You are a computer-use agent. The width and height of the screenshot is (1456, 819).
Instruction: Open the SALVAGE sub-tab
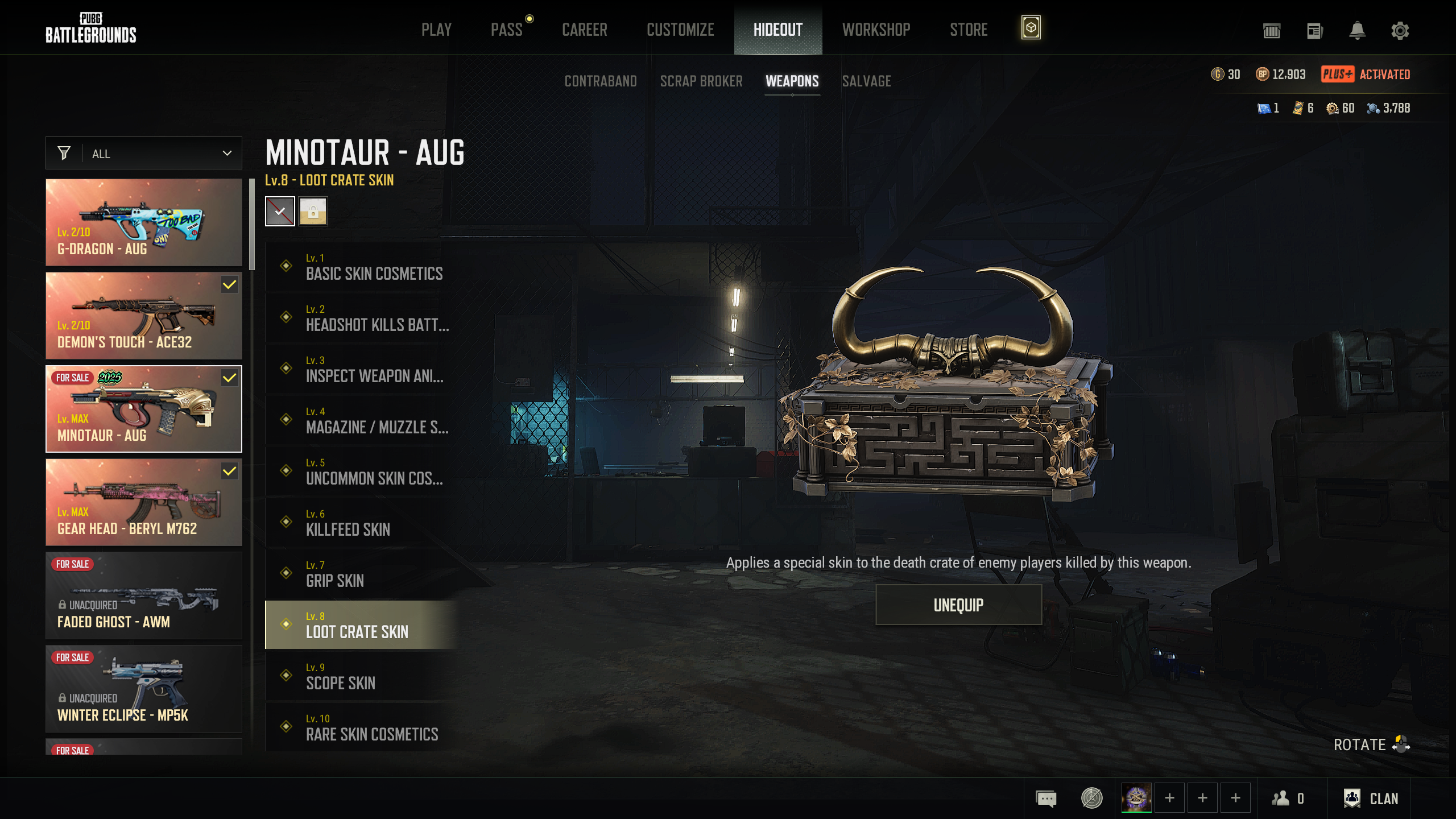point(866,81)
